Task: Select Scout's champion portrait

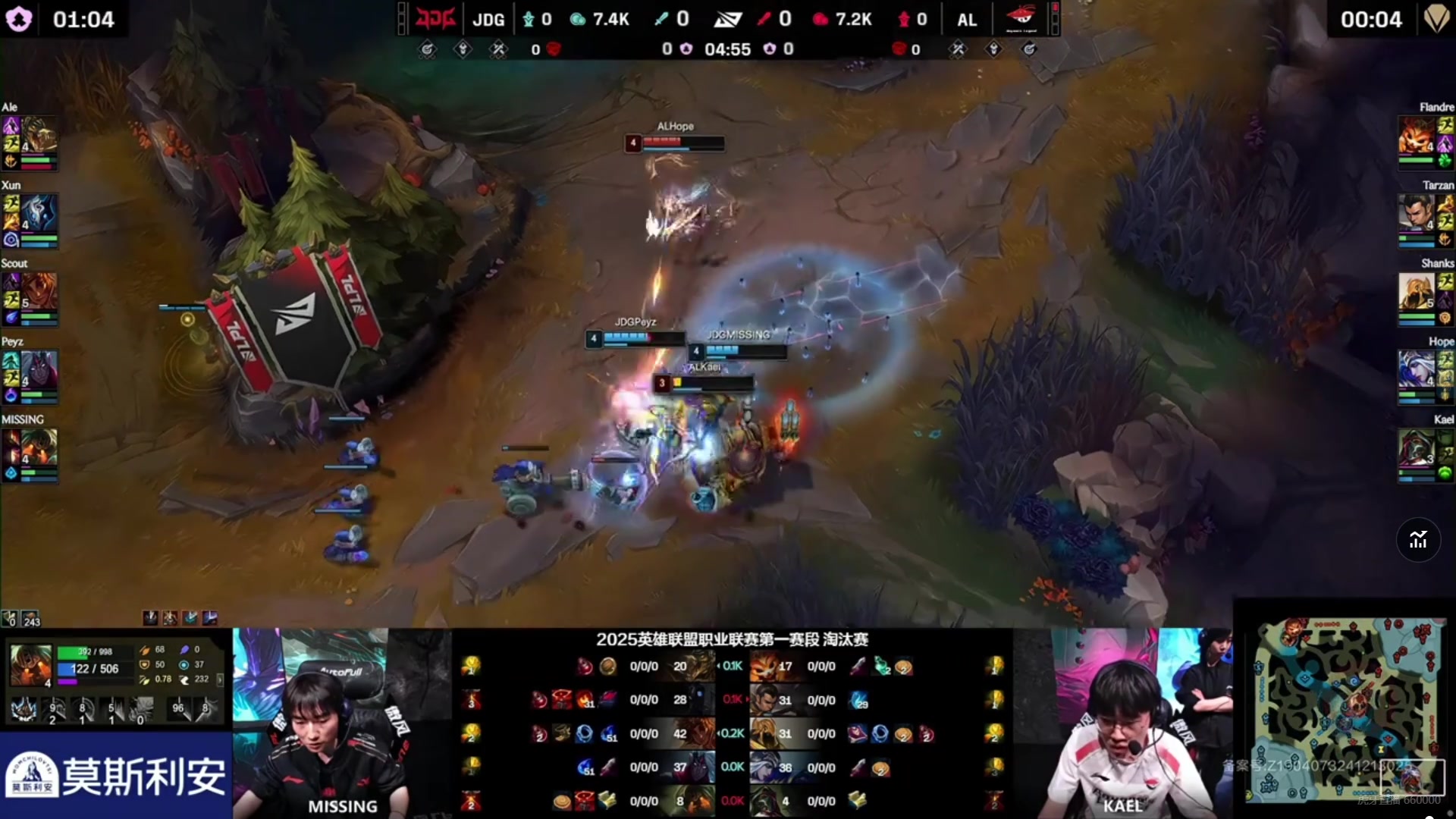Action: [x=39, y=291]
